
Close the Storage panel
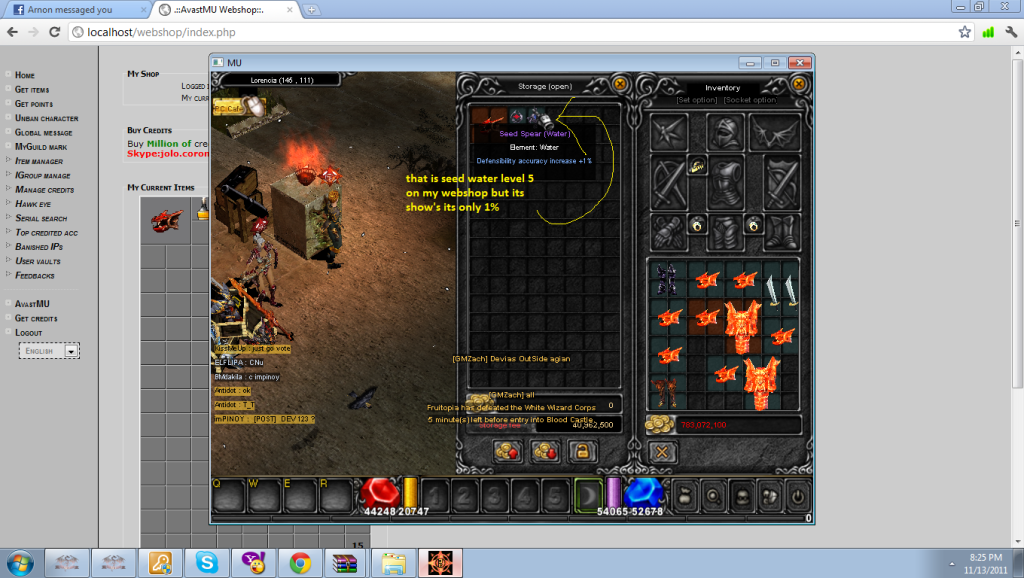[620, 84]
